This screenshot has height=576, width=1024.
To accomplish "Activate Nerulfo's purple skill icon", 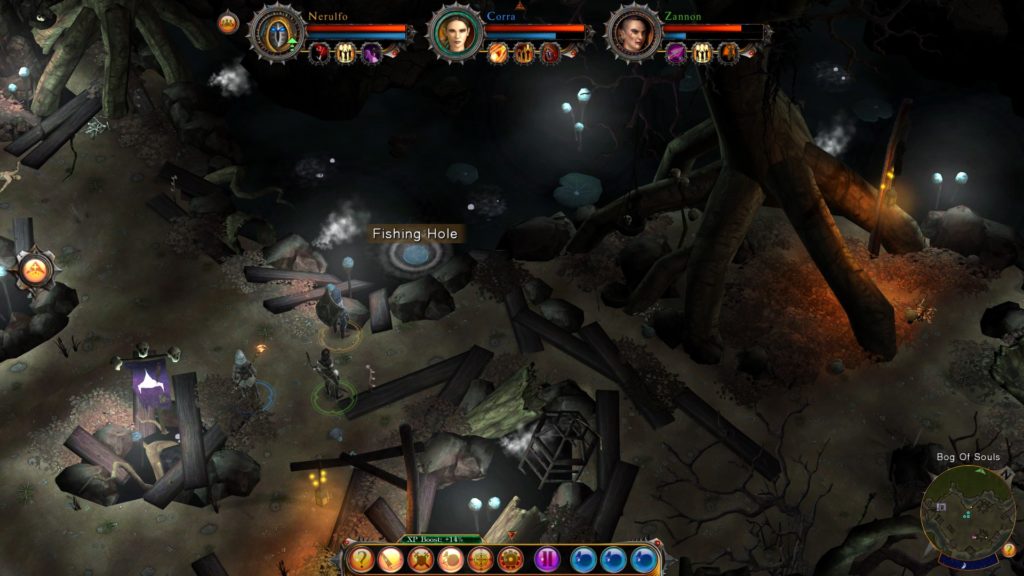I will [372, 53].
